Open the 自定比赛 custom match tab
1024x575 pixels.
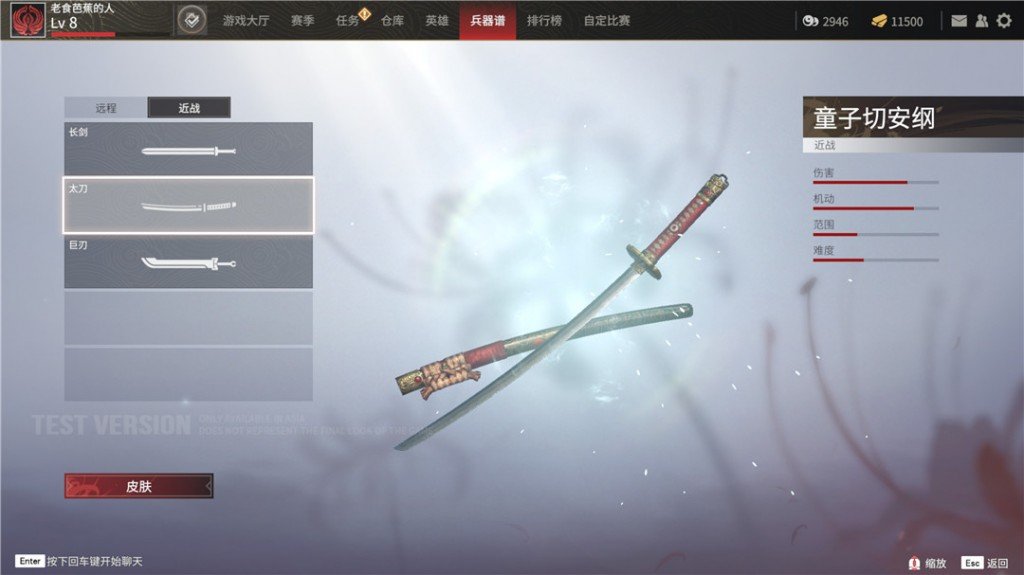[x=607, y=21]
